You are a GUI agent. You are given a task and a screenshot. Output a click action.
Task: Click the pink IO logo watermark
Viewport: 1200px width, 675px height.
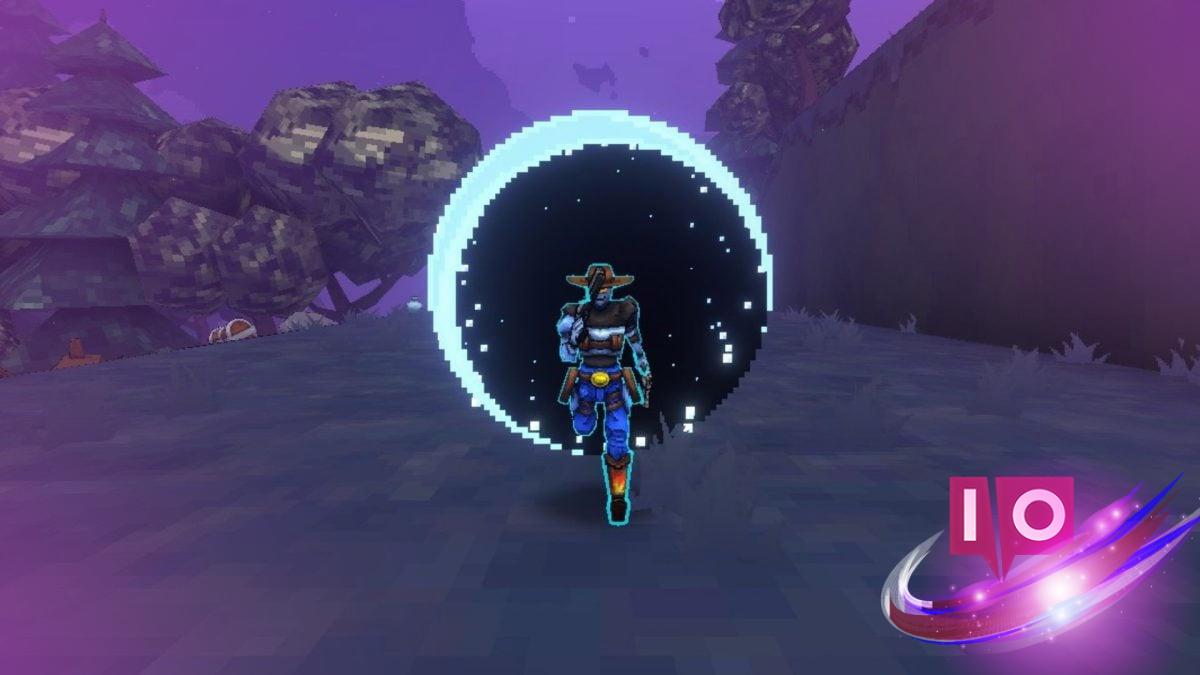coord(1011,514)
